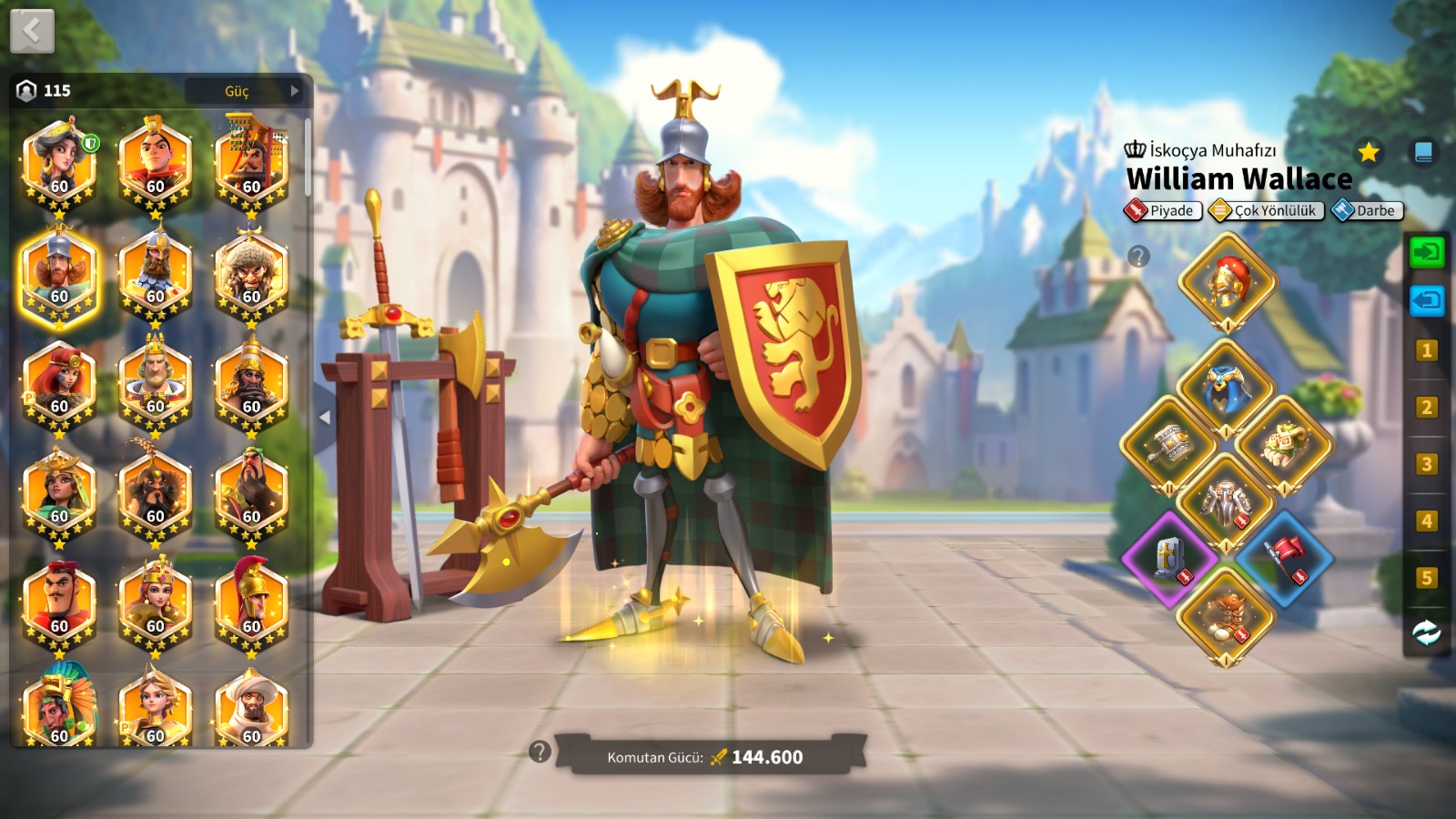Click the refresh swap arrows button

click(1426, 632)
